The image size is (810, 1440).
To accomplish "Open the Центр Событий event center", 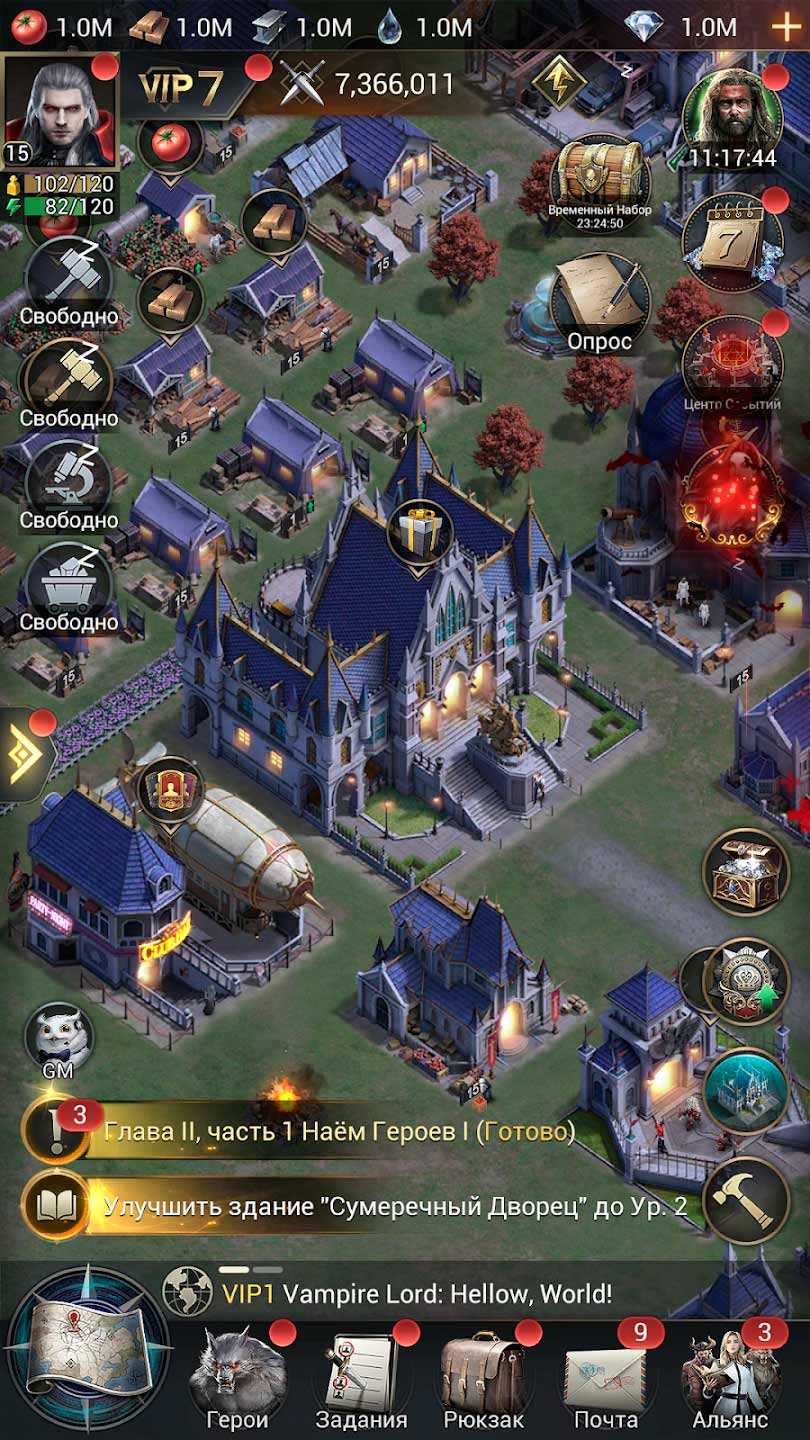I will (732, 365).
